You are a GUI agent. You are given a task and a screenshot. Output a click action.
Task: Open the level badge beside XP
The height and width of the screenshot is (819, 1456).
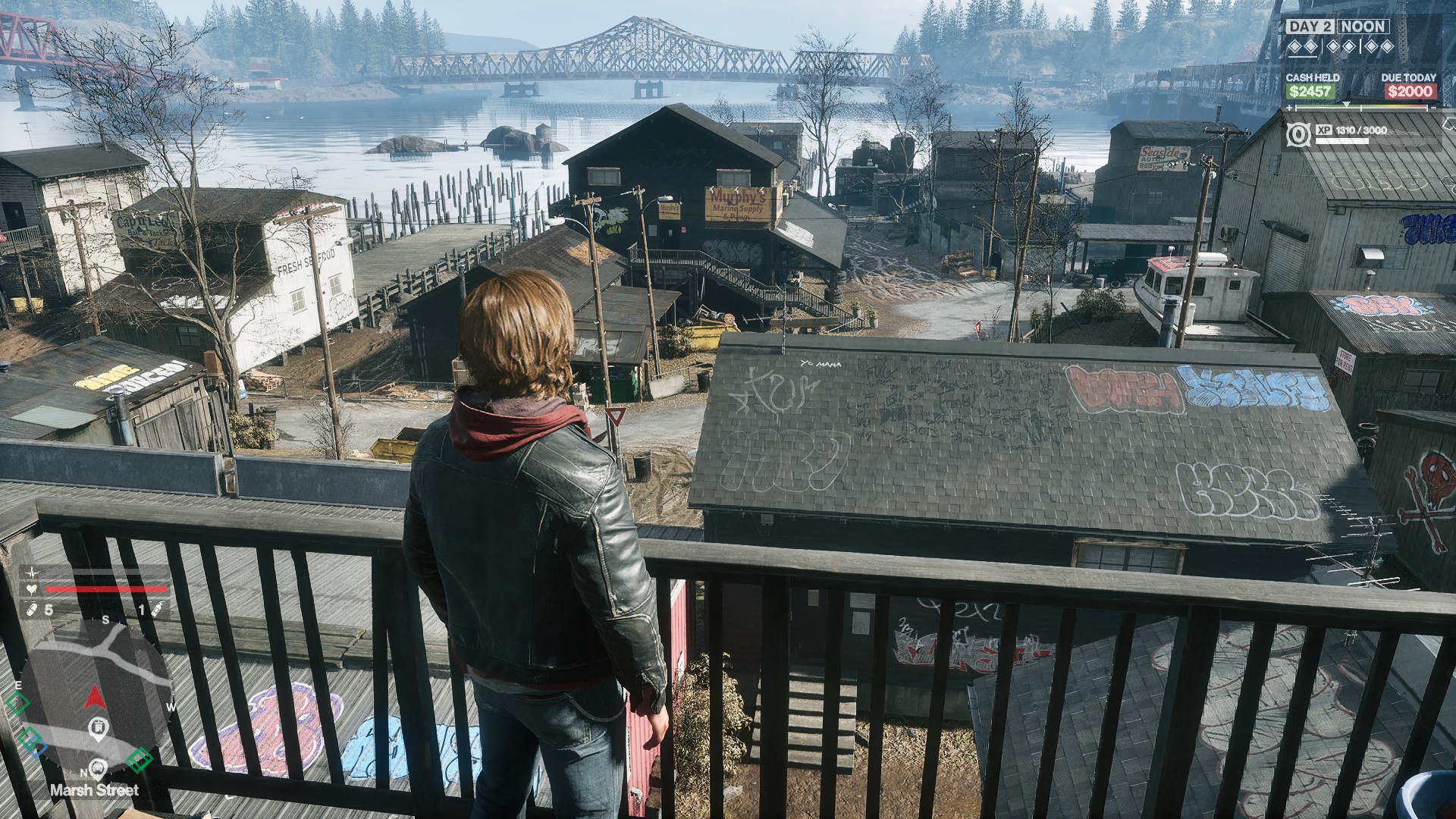pos(1298,136)
